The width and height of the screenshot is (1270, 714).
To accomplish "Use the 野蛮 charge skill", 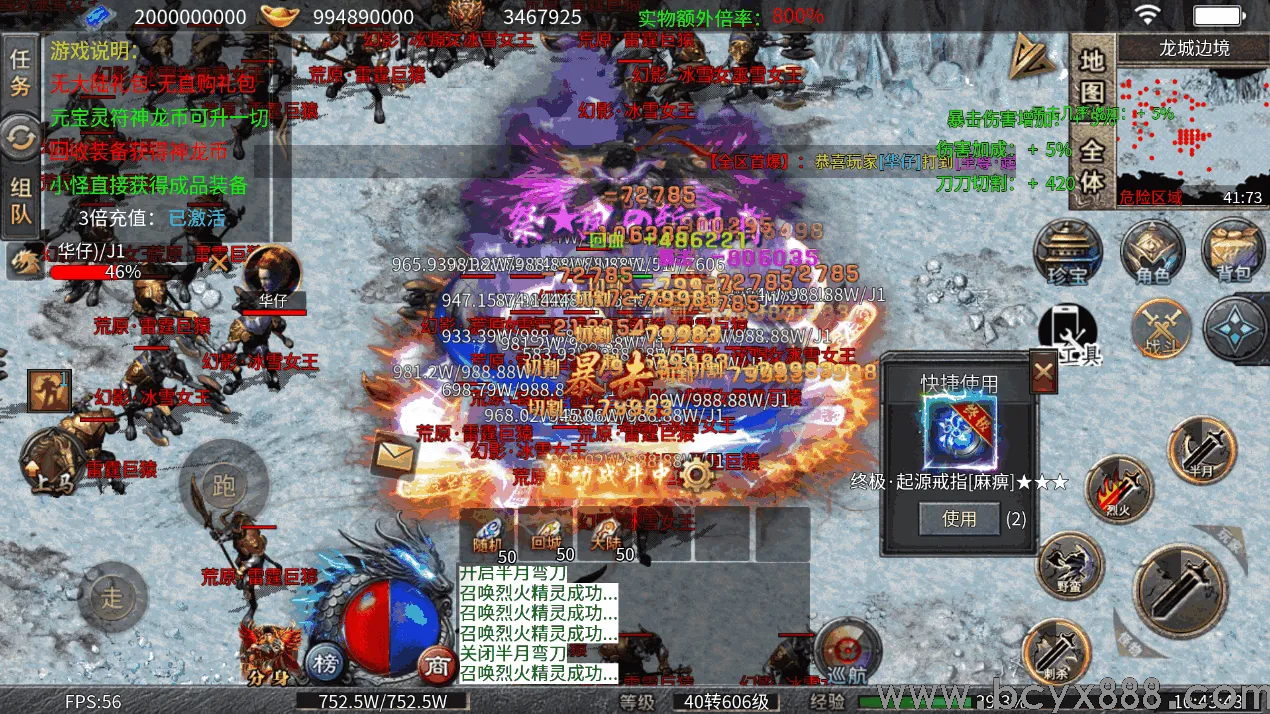I will 1068,567.
